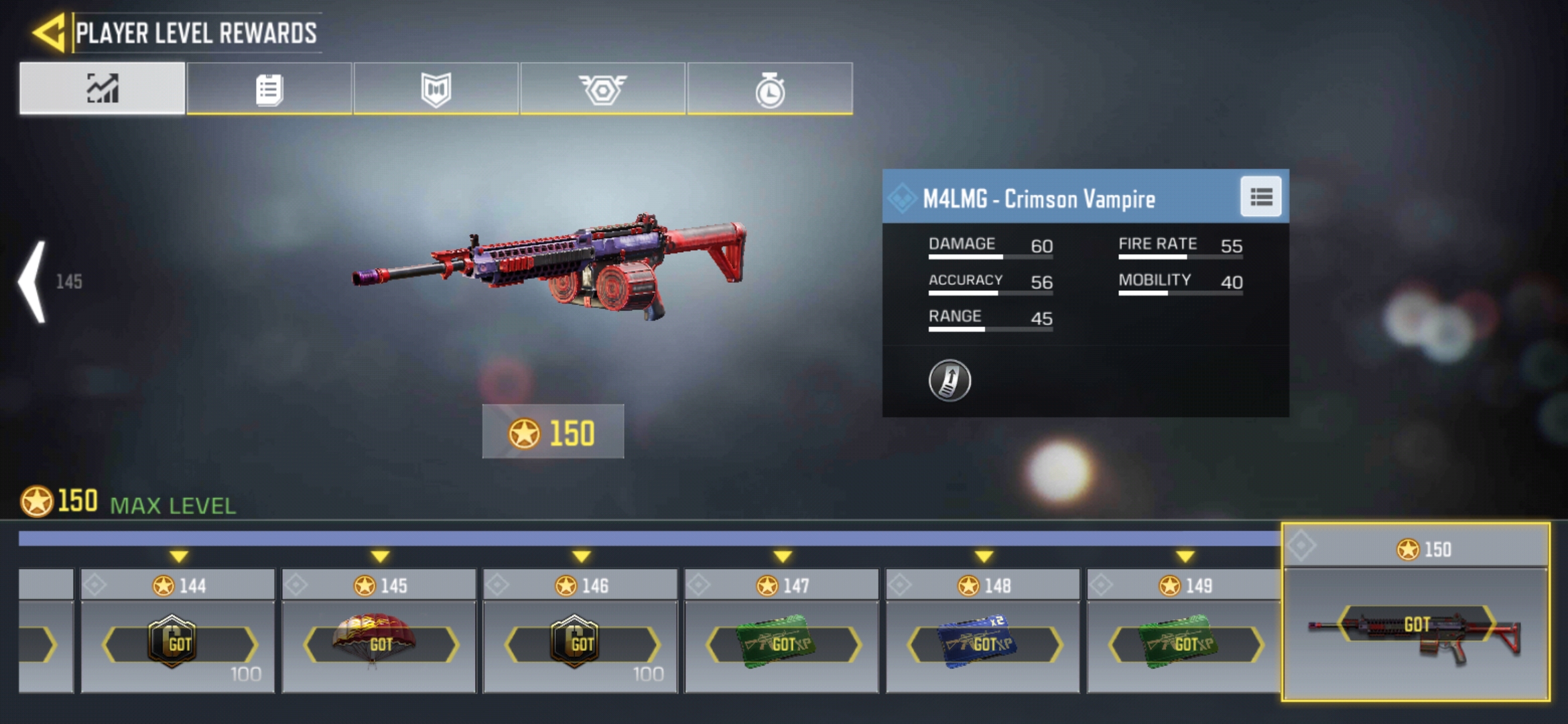The image size is (1568, 724).
Task: Tap the magazine attachment icon
Action: click(x=950, y=381)
